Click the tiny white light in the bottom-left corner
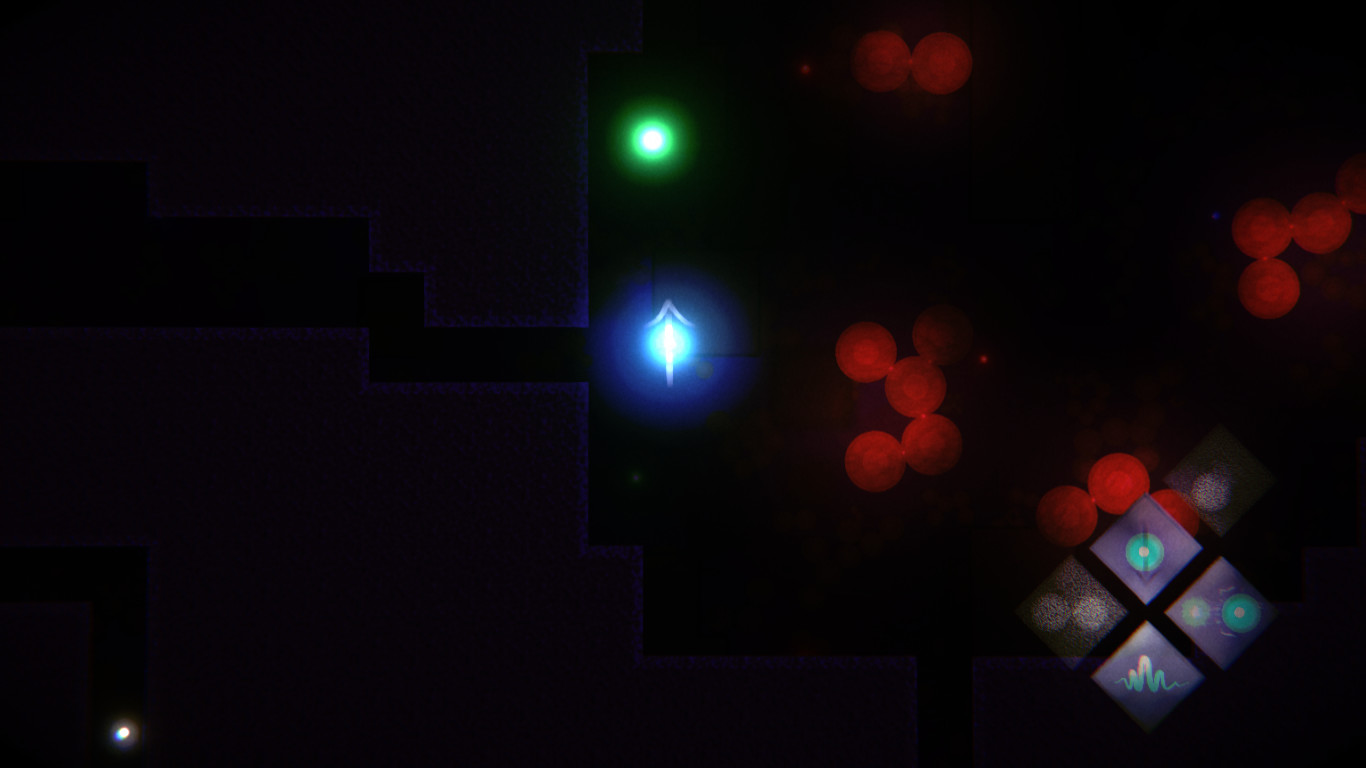The image size is (1366, 768). click(x=122, y=735)
